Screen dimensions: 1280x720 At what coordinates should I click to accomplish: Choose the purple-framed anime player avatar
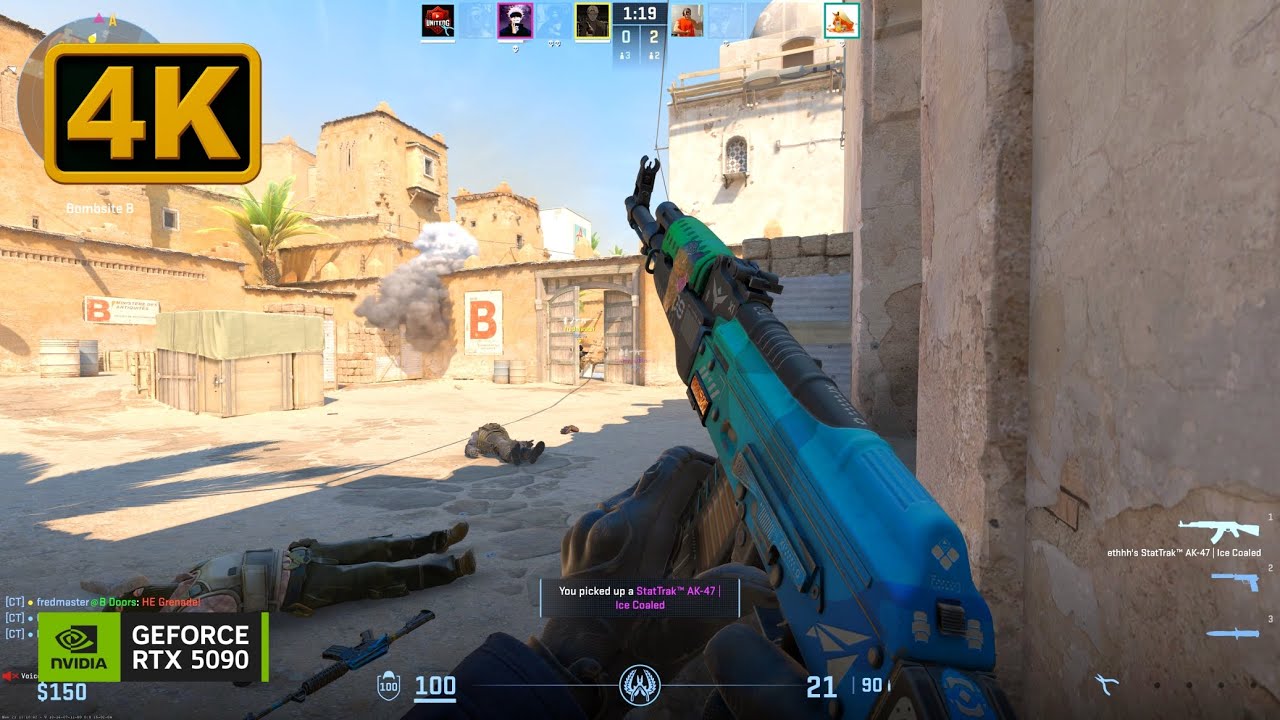pos(515,21)
